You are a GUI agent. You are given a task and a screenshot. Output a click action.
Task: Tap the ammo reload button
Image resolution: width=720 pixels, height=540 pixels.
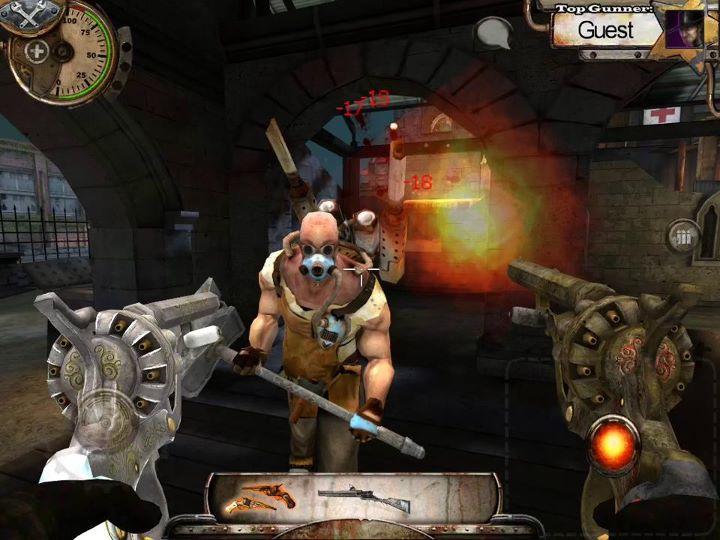coord(684,238)
